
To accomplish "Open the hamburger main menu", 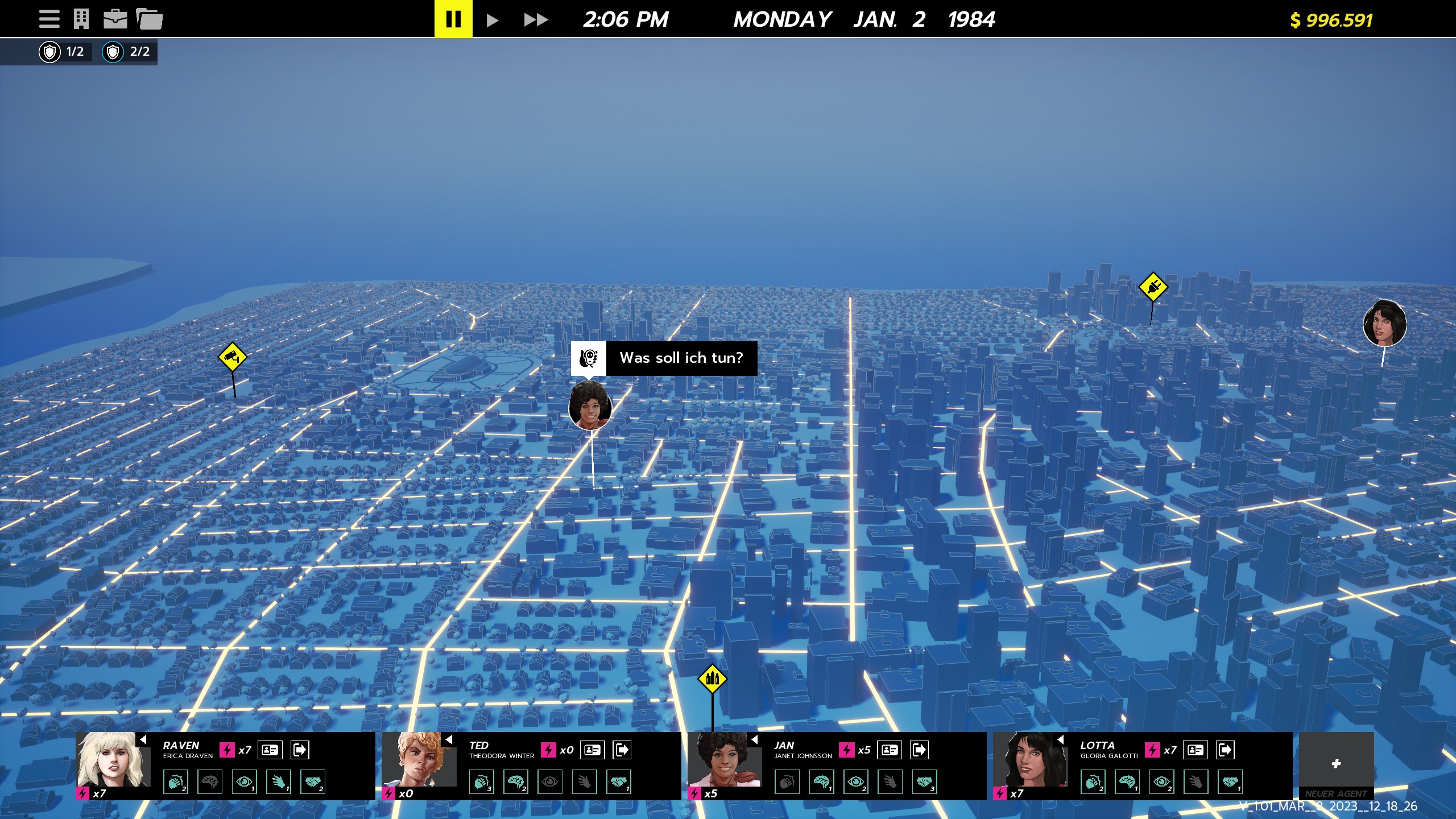I will coord(49,19).
